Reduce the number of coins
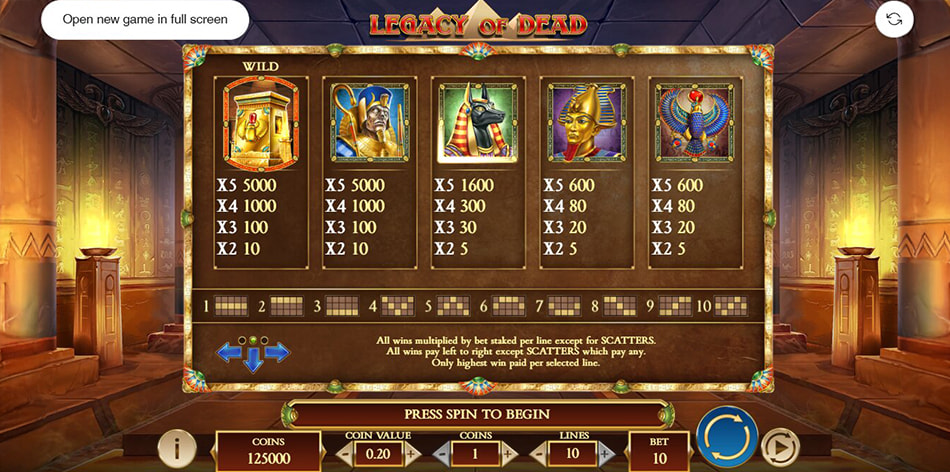The width and height of the screenshot is (950, 472). pos(441,454)
